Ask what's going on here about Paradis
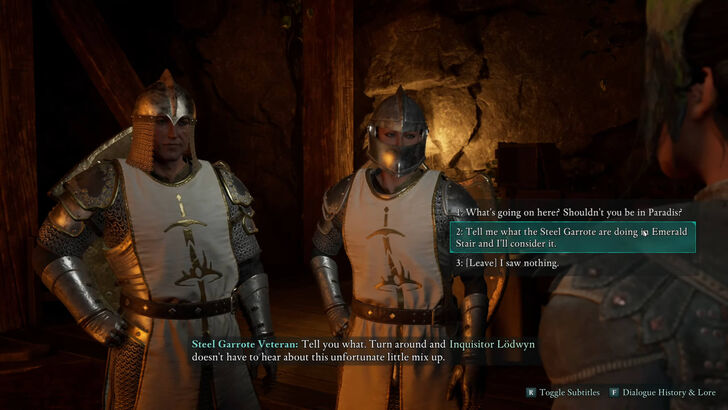728x410 pixels. coord(570,212)
